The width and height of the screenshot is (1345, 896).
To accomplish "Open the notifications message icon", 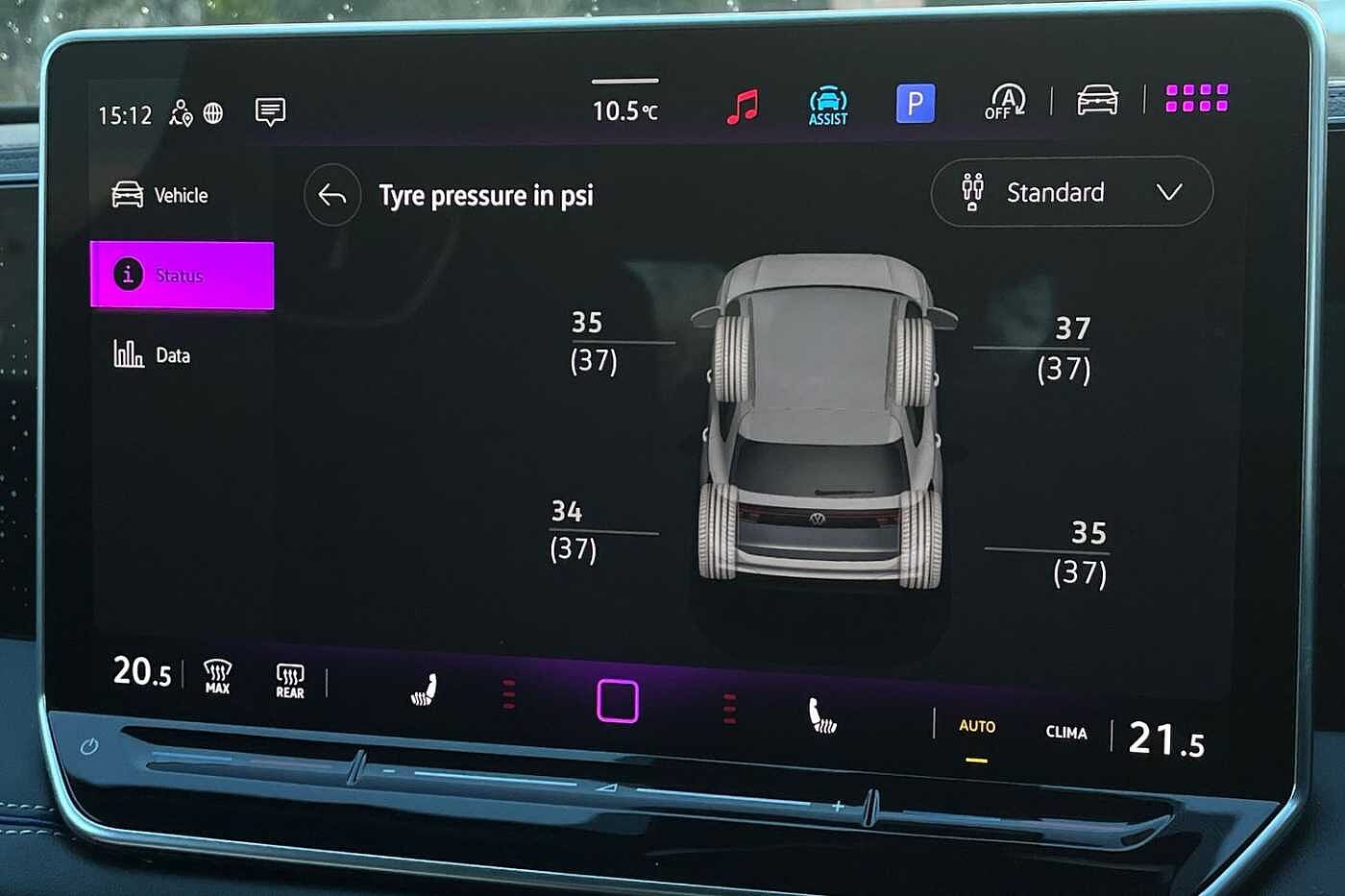I will point(270,112).
